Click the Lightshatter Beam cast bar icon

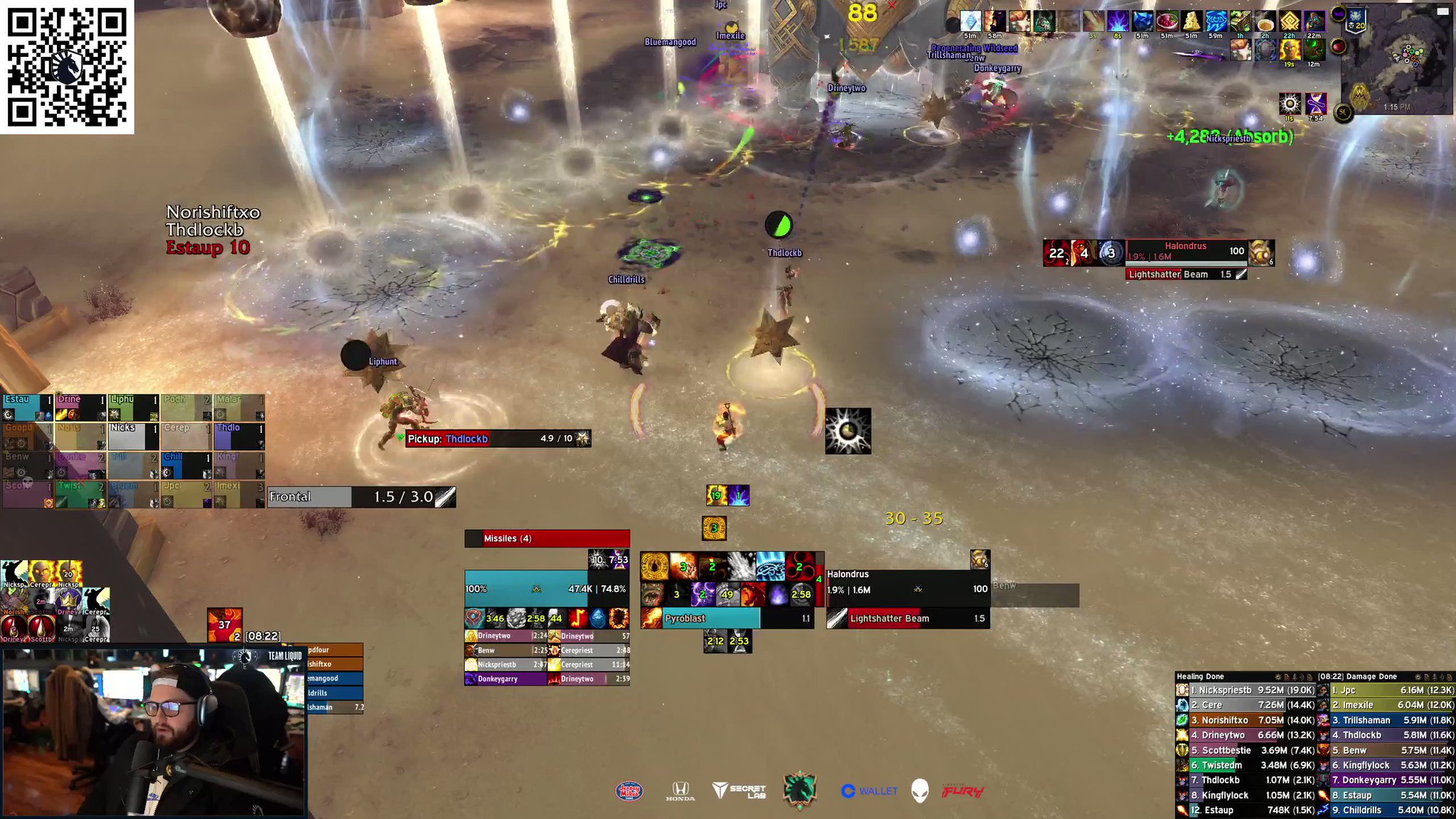click(836, 619)
